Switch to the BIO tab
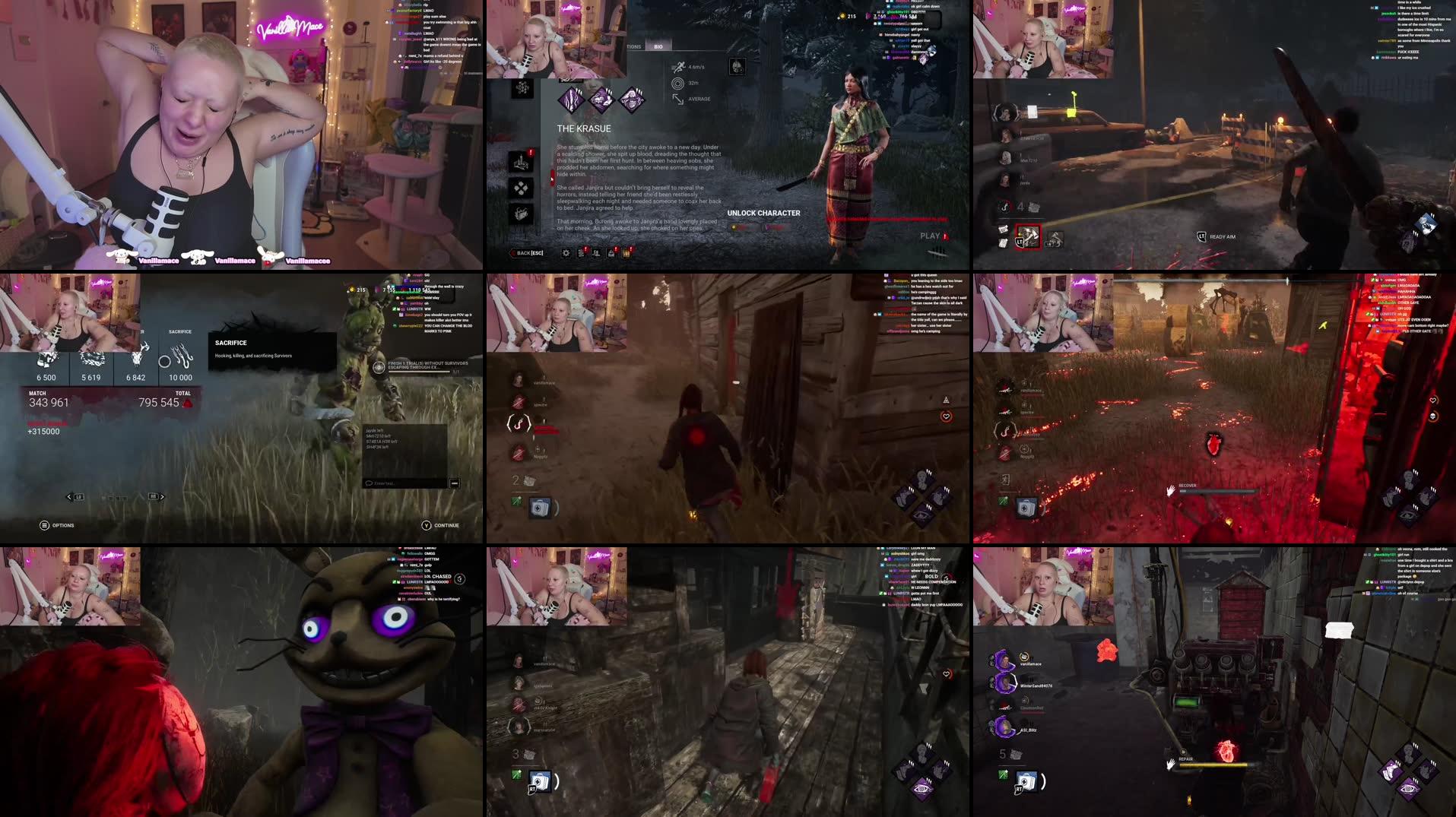Image resolution: width=1456 pixels, height=817 pixels. pos(658,46)
